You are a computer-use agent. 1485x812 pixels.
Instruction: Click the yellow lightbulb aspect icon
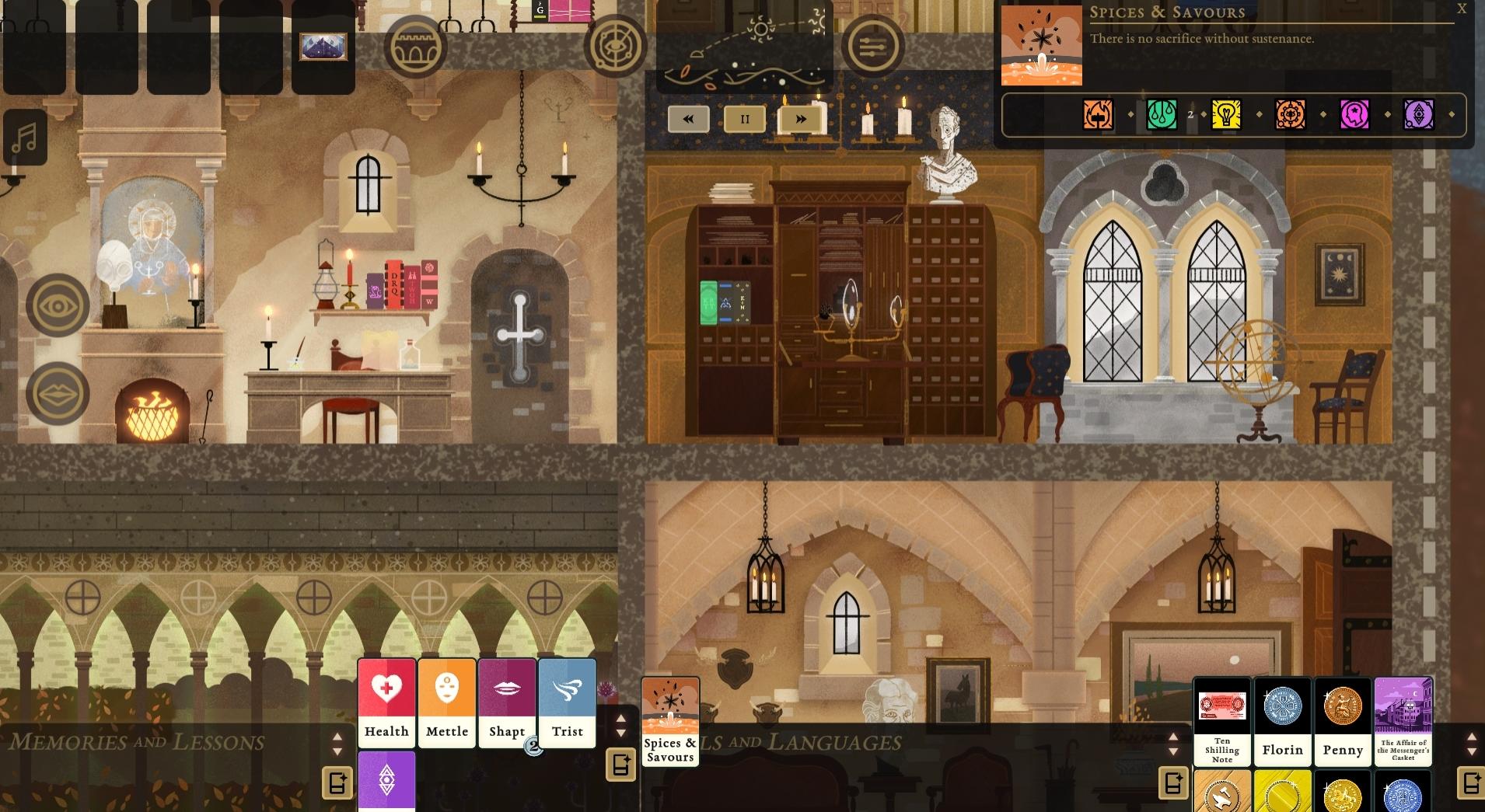coord(1226,114)
